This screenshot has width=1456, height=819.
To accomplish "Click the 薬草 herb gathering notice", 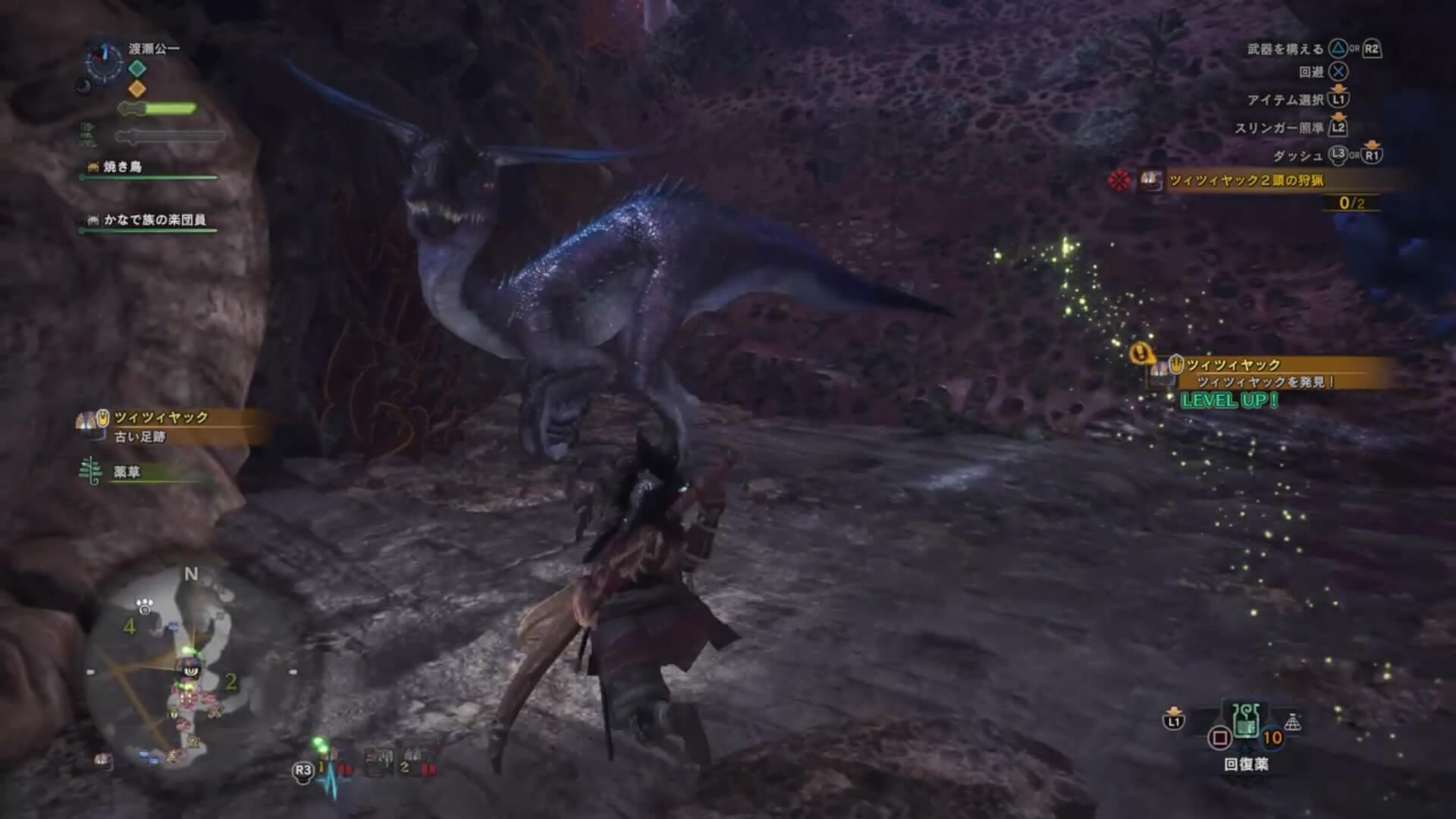I will tap(127, 472).
